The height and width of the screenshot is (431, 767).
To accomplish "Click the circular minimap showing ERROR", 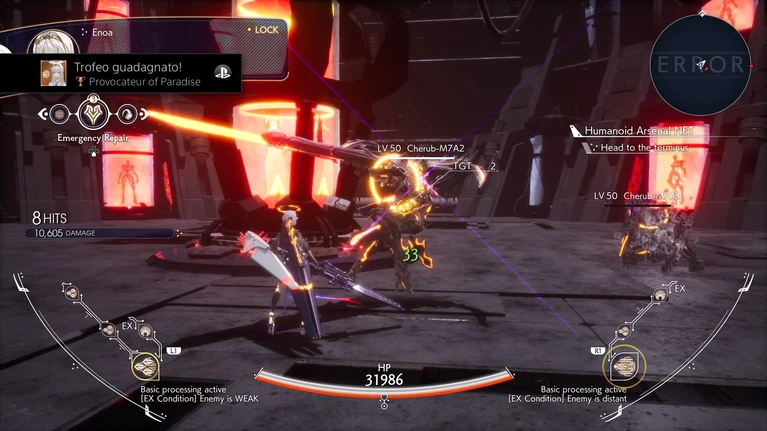I will coord(699,63).
